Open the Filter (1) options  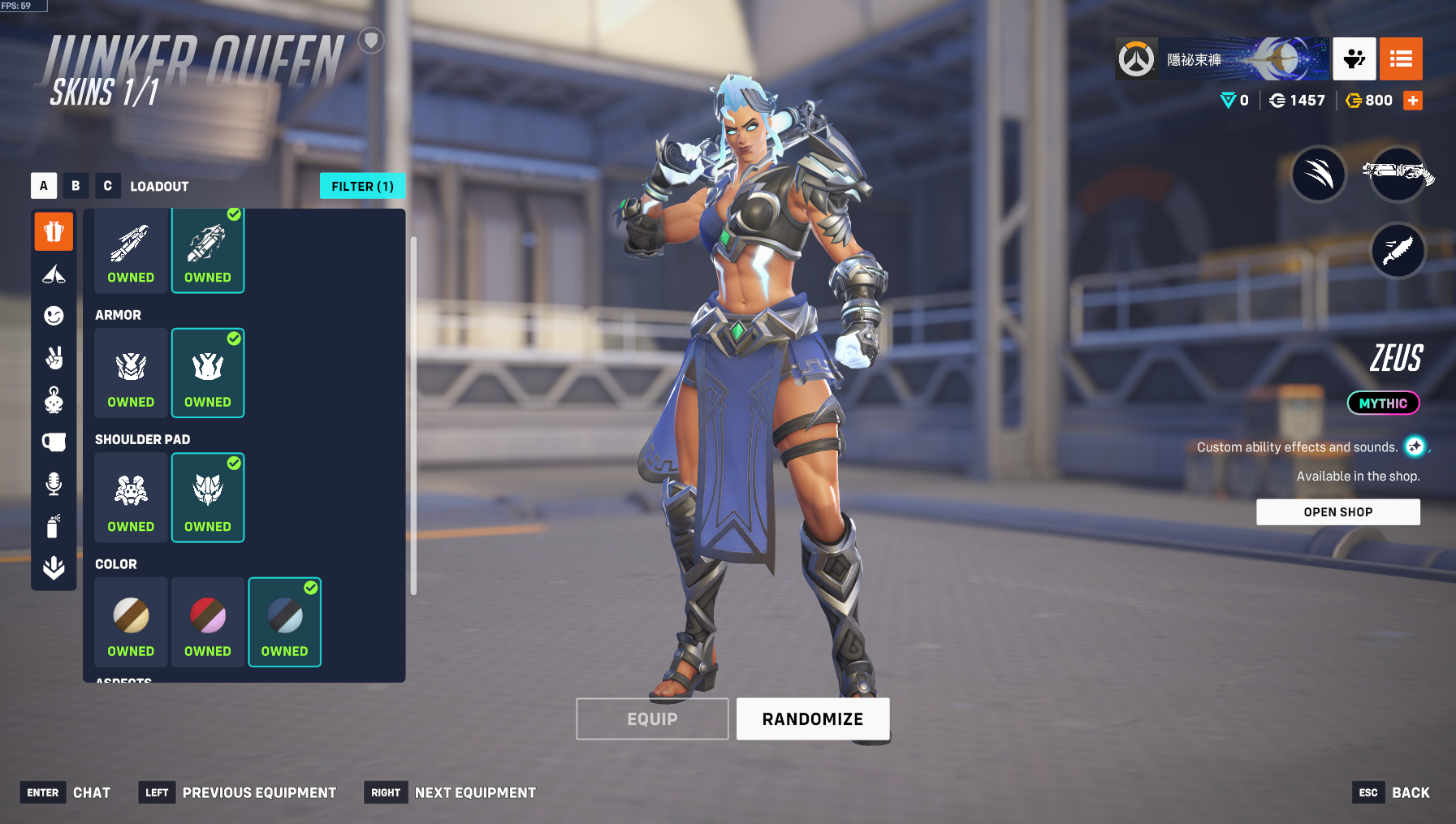point(362,186)
